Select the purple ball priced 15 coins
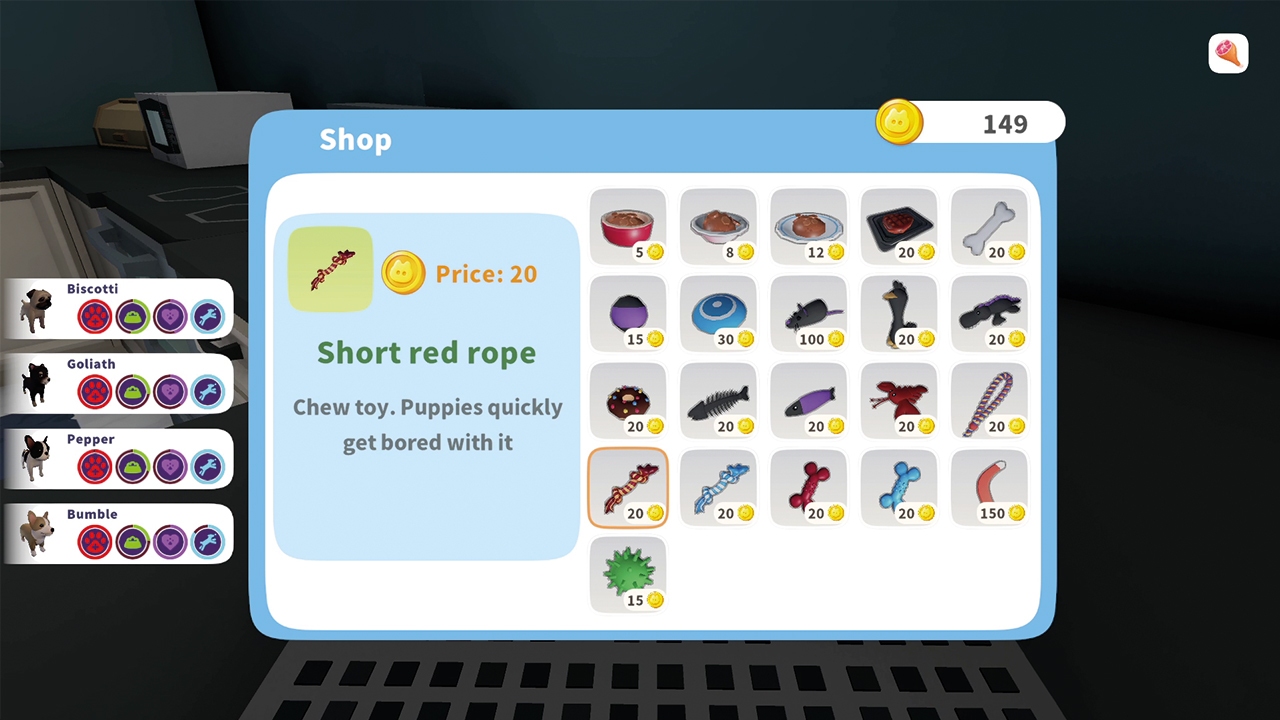The width and height of the screenshot is (1280, 720). click(628, 312)
